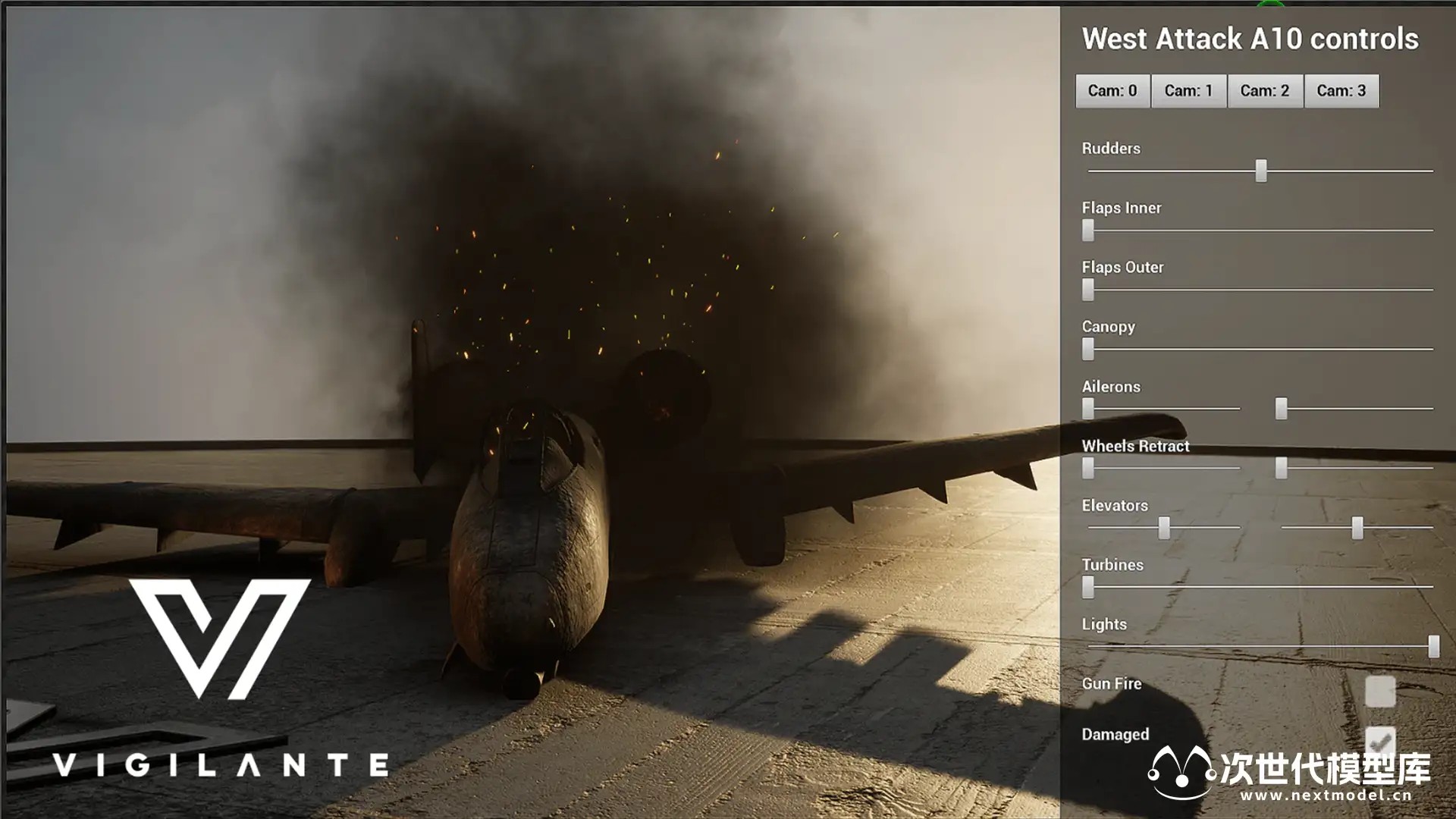Choose the Cam: 2 camera
This screenshot has height=819, width=1456.
click(x=1265, y=91)
